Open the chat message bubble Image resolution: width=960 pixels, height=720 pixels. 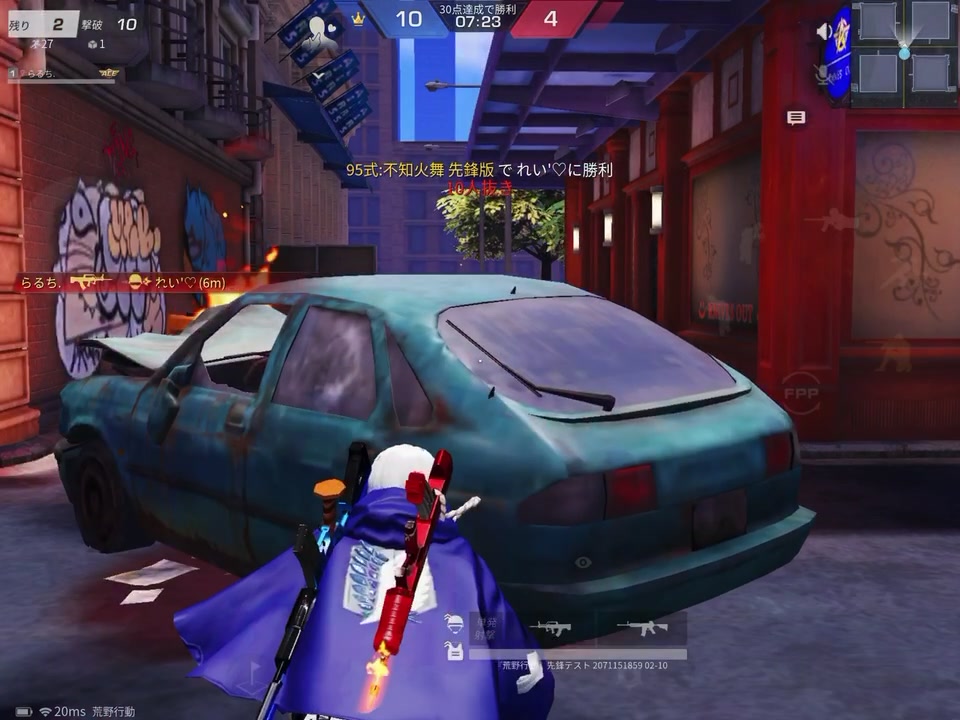(796, 118)
